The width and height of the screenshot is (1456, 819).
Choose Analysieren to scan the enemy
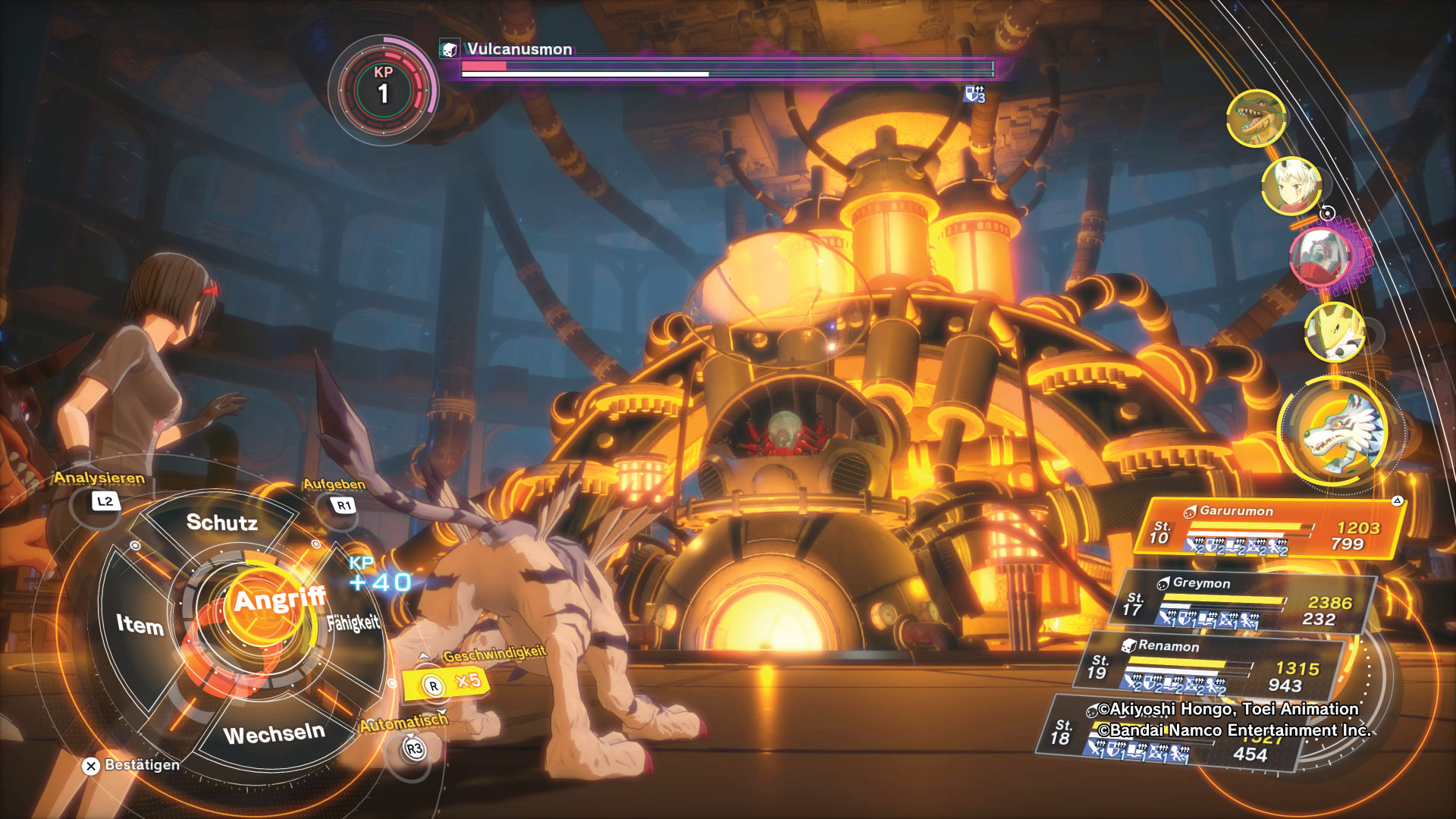coord(105,501)
